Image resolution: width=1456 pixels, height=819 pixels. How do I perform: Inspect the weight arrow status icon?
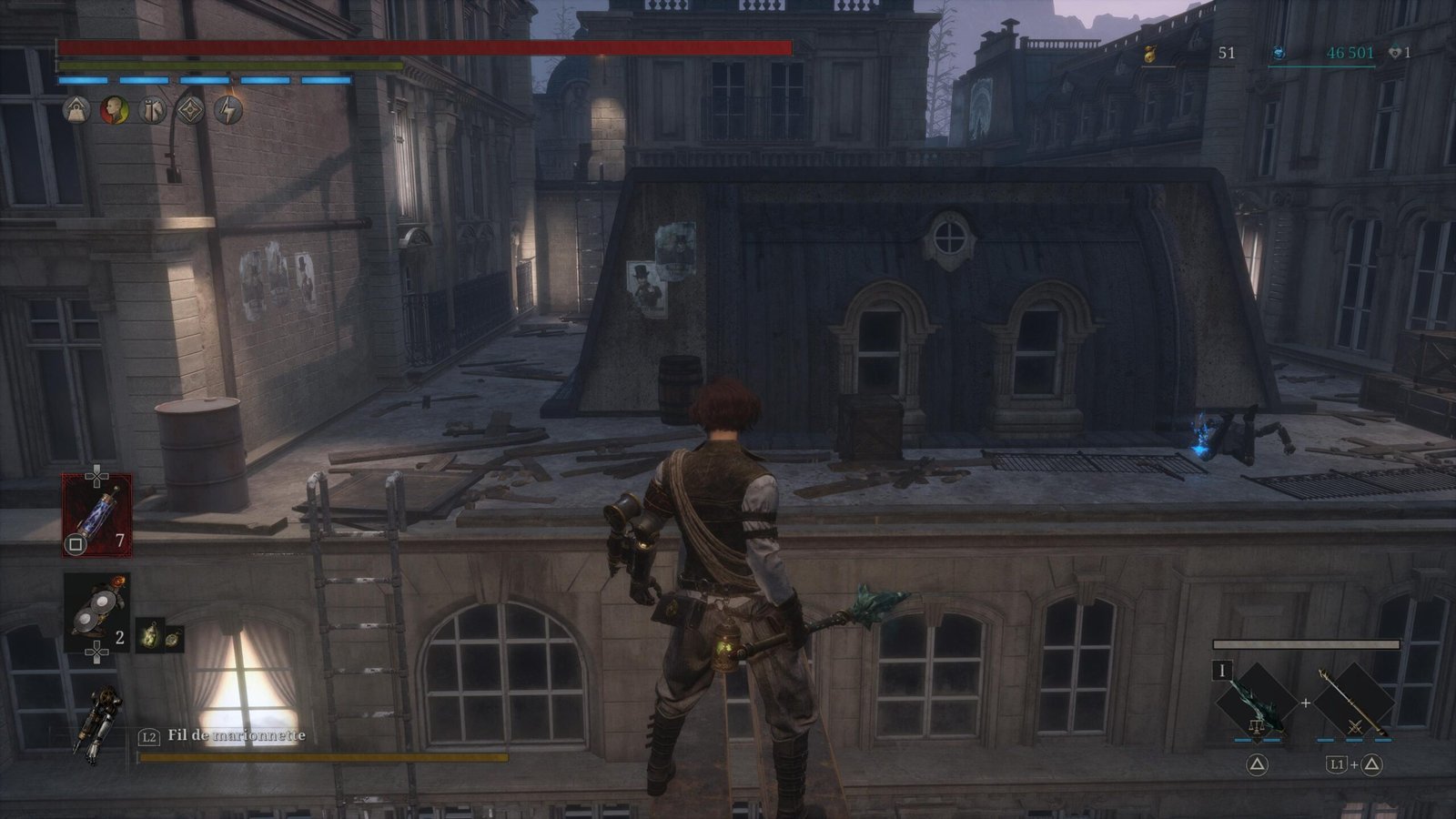pos(76,111)
